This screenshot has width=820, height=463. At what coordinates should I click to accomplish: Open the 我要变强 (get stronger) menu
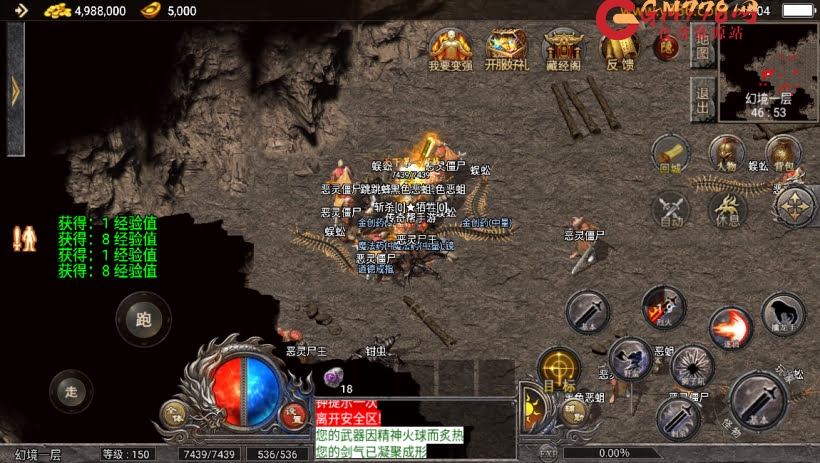point(450,47)
